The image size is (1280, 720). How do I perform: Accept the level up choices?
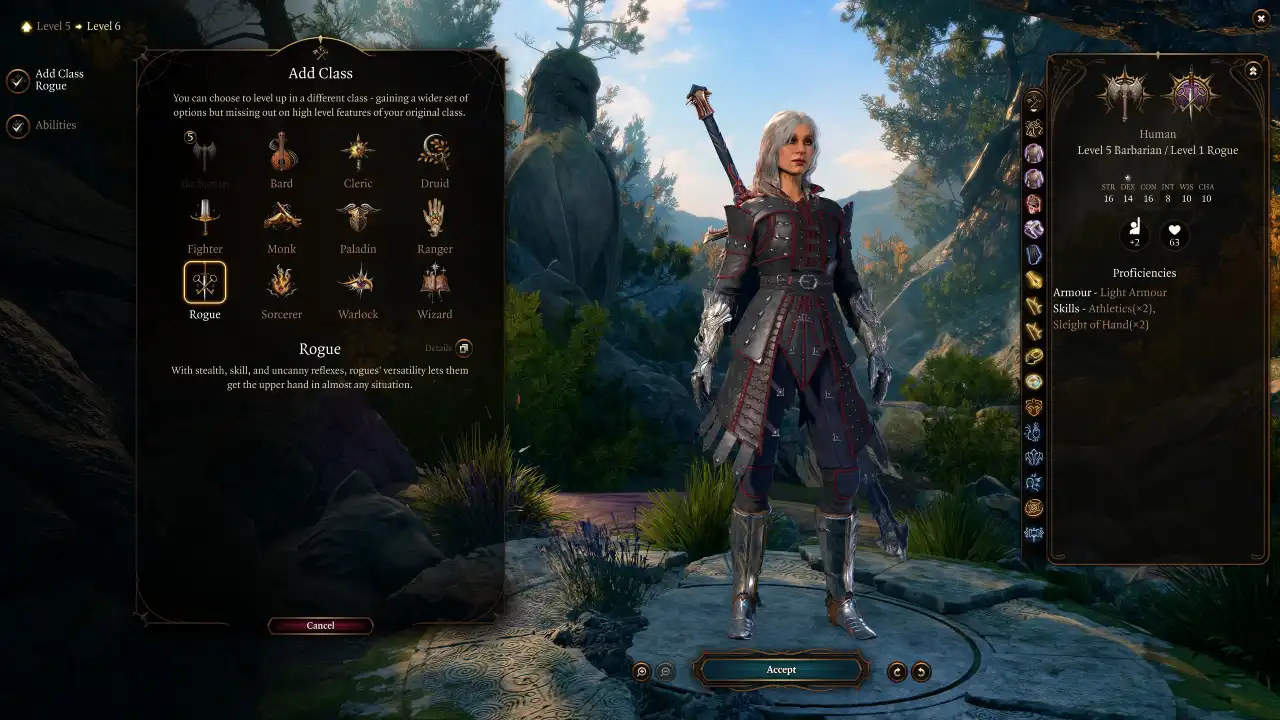click(781, 670)
